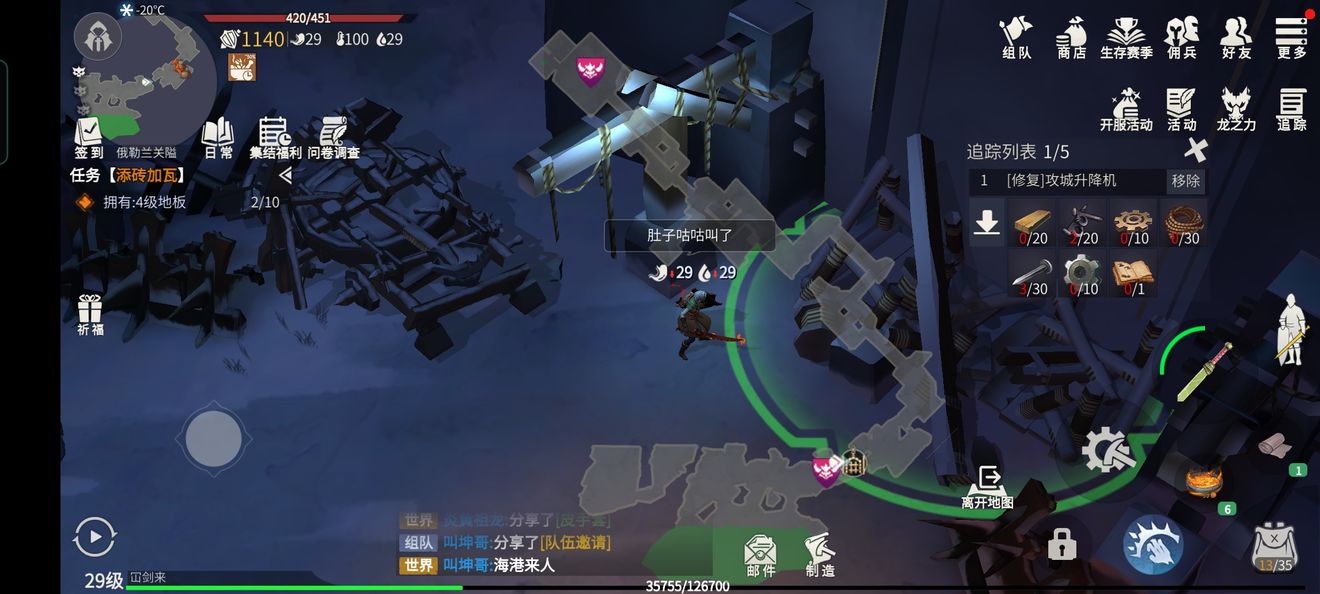
Task: Open the 龙之力 dragon power menu
Action: (1236, 108)
